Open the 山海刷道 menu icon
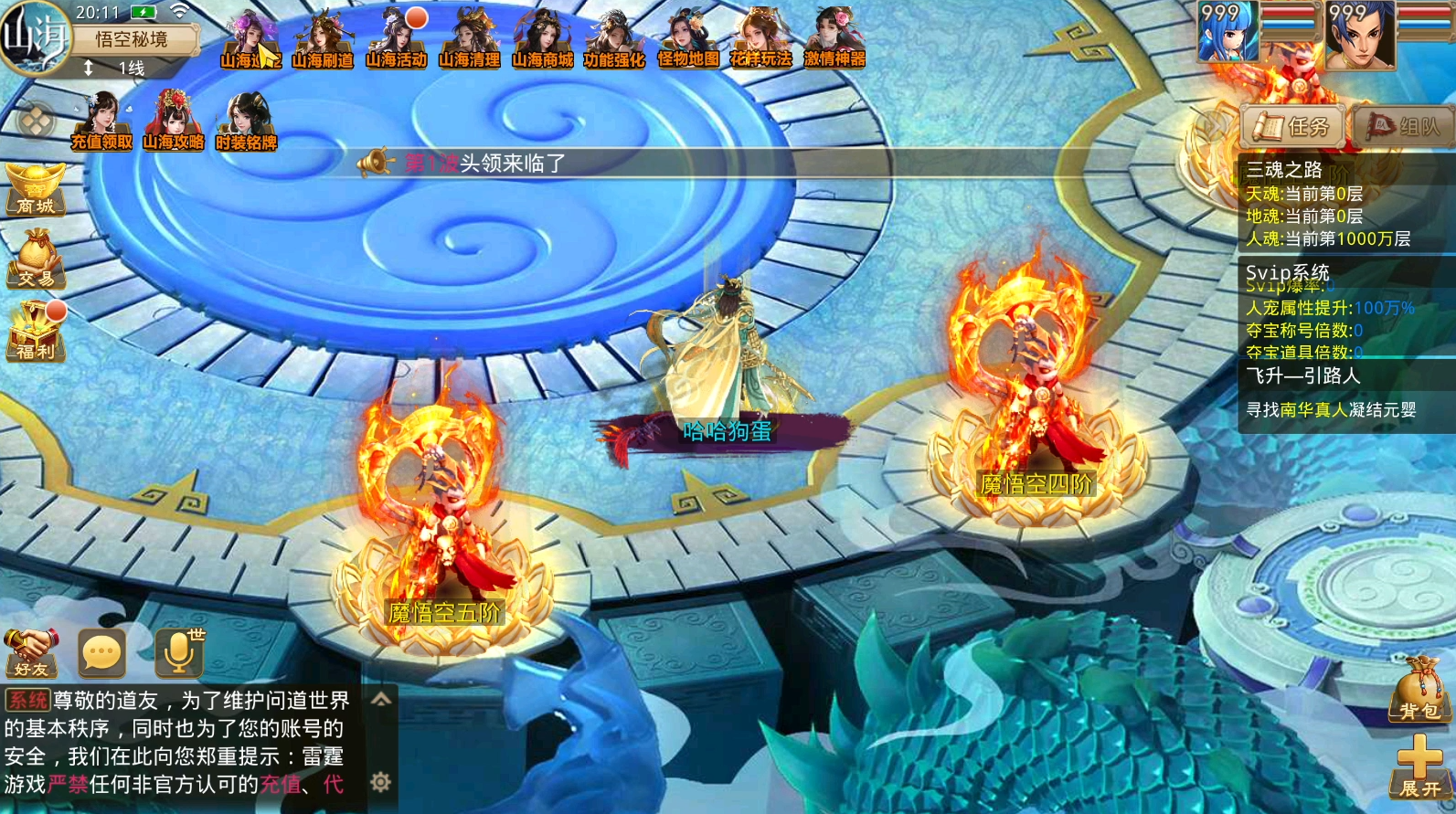The width and height of the screenshot is (1456, 814). [322, 40]
